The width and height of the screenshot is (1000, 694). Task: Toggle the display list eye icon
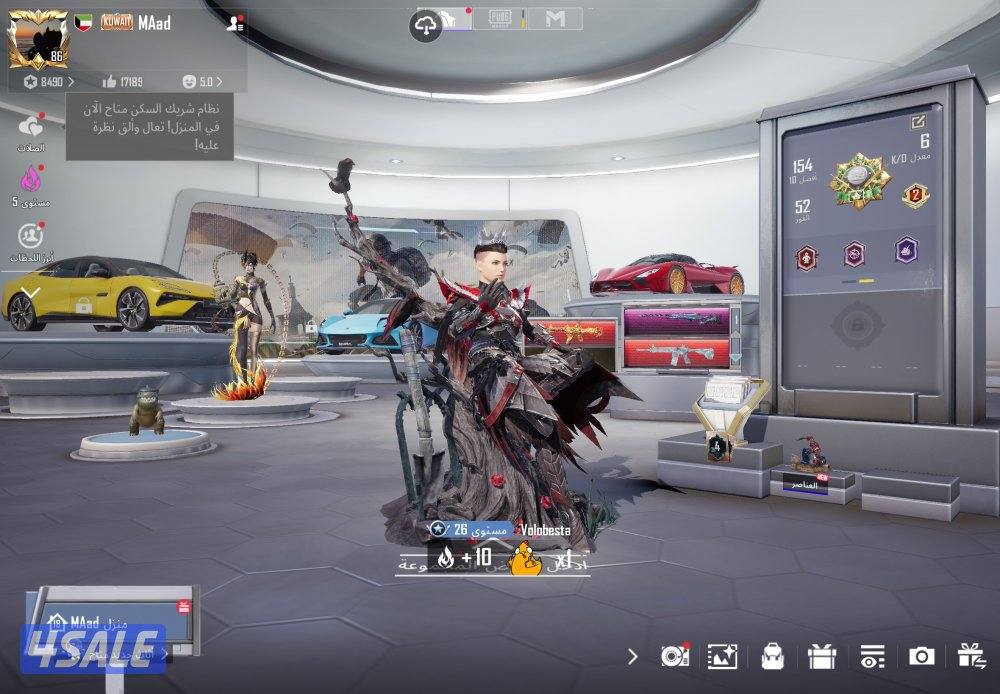tap(872, 656)
